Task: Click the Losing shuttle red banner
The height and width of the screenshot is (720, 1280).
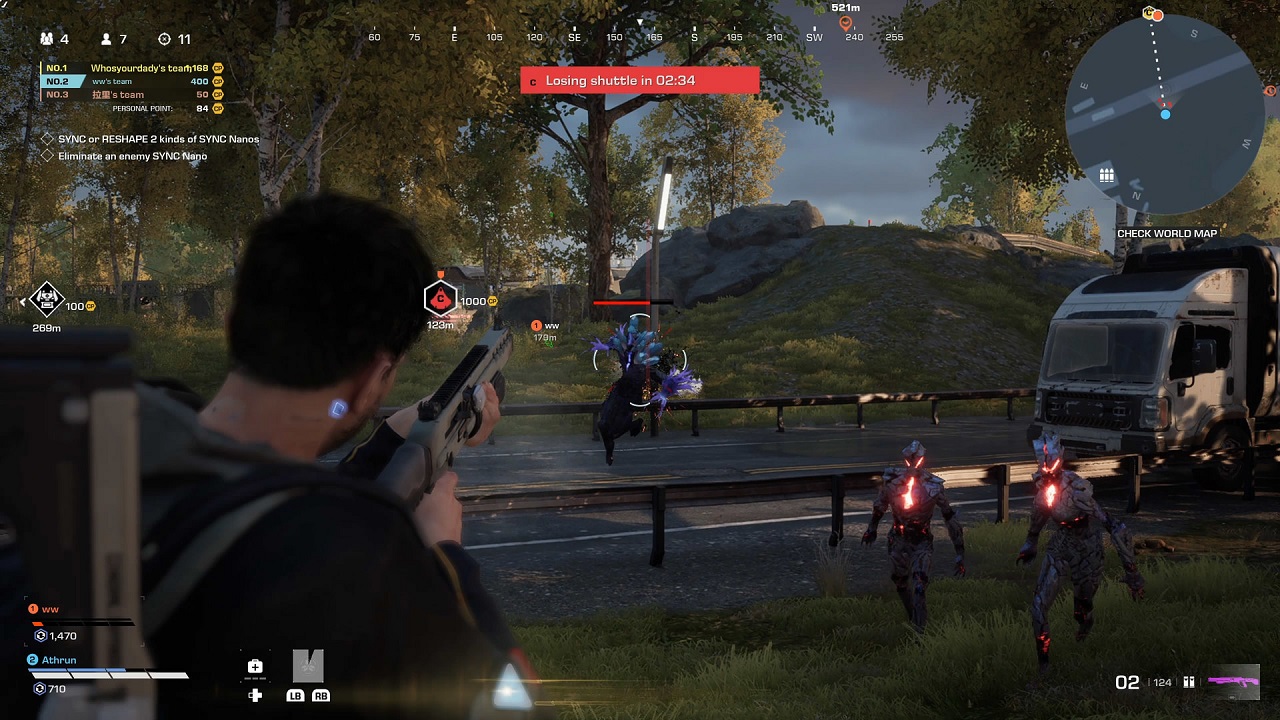Action: pyautogui.click(x=639, y=80)
